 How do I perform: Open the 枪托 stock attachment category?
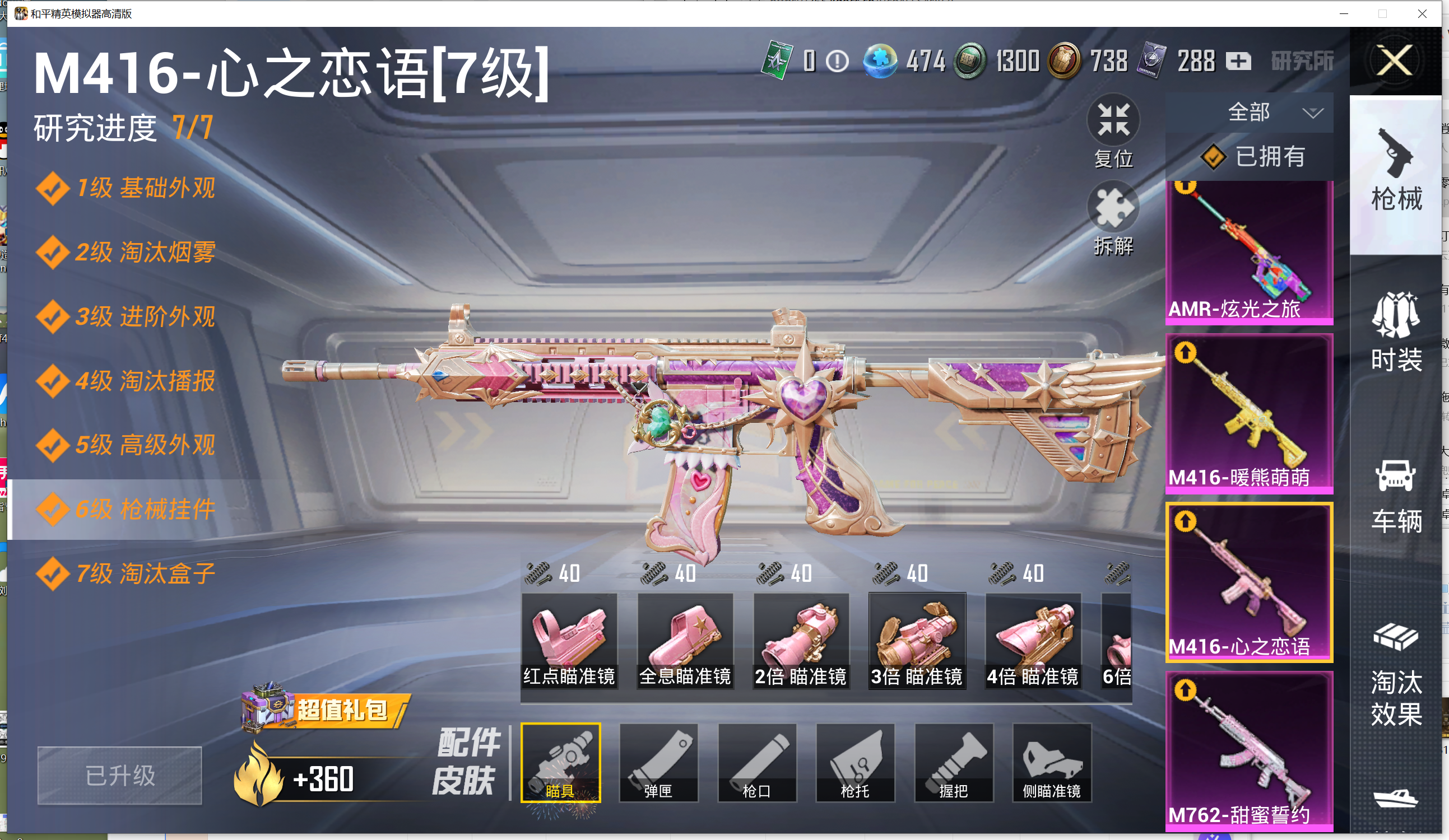(x=855, y=762)
